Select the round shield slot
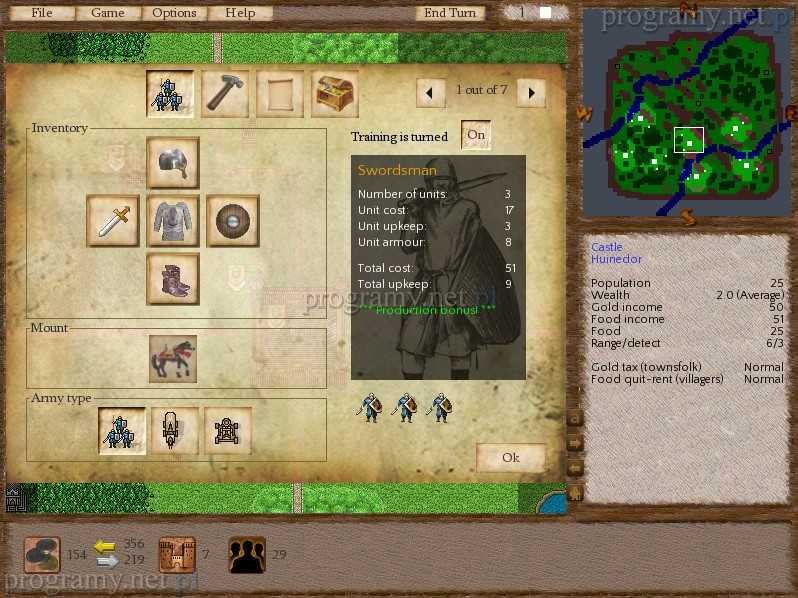Screen dimensions: 798x598 [x=232, y=220]
